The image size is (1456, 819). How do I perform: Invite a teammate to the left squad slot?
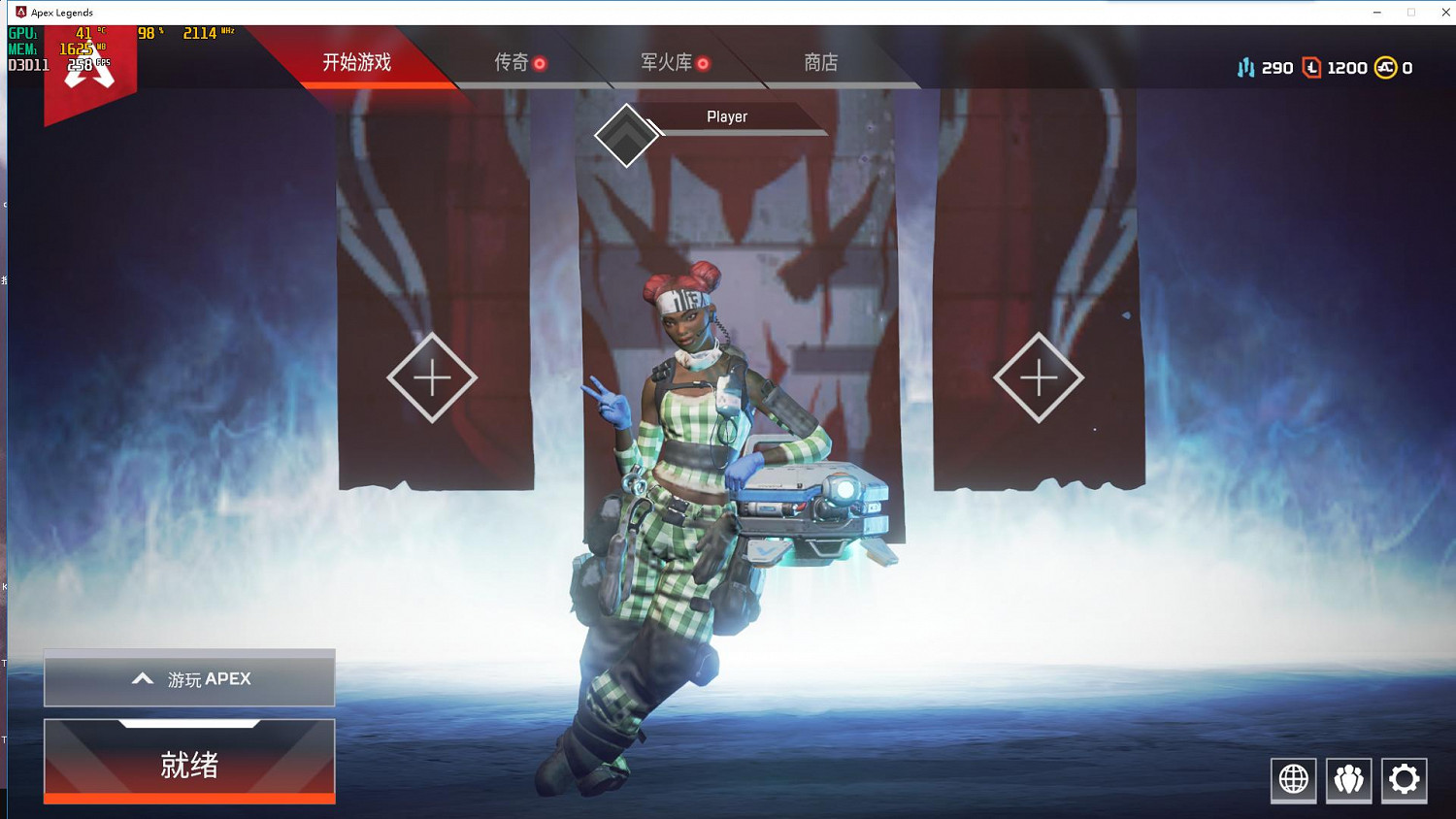coord(431,377)
